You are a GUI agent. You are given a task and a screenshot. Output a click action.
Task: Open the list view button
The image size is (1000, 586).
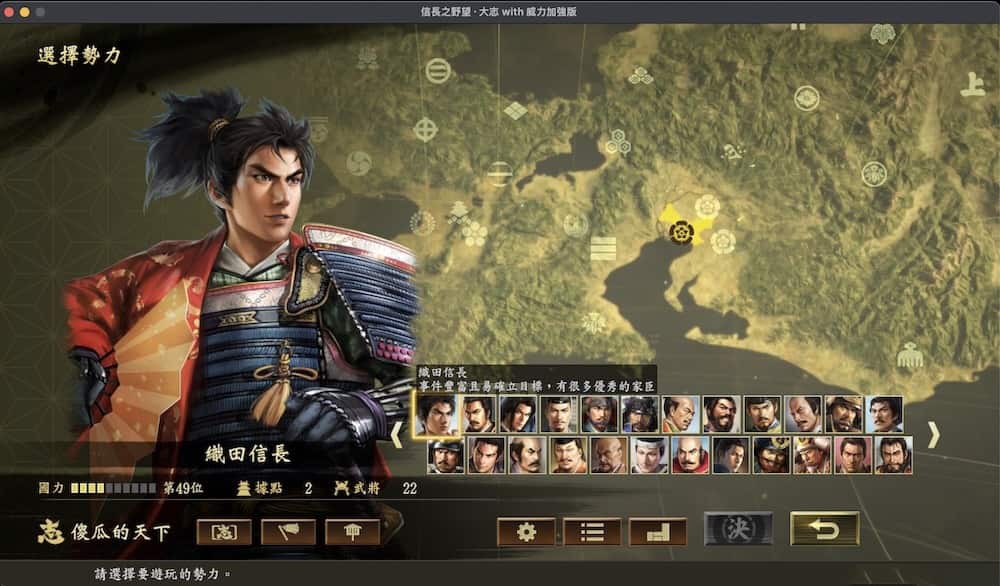click(x=592, y=532)
